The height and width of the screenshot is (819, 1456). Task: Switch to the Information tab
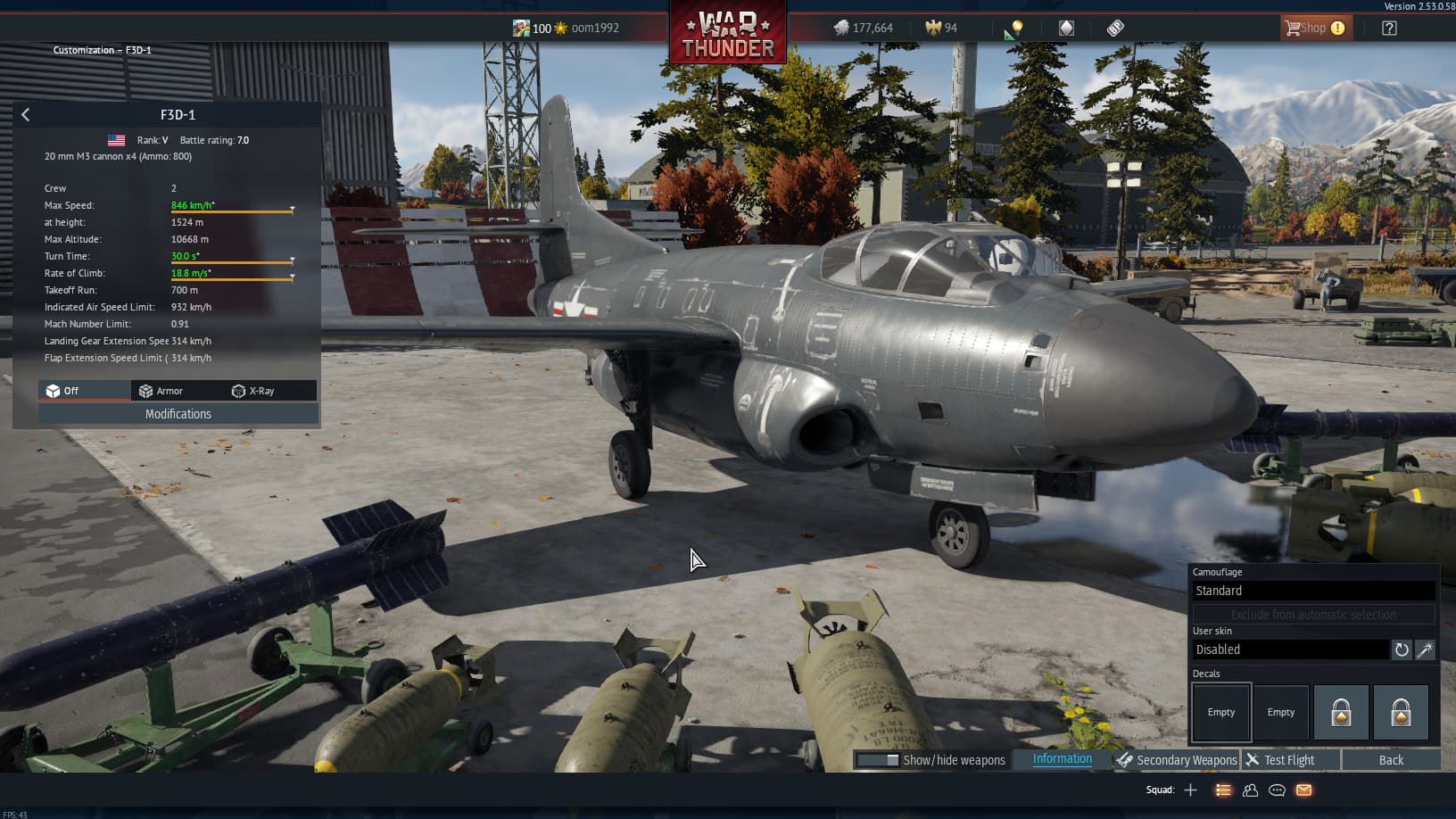coord(1061,758)
